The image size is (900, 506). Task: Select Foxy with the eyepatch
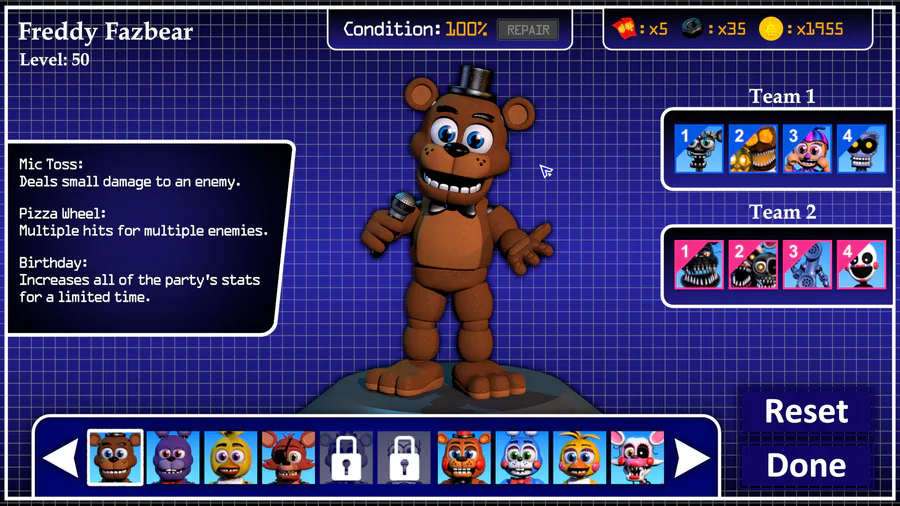[289, 458]
